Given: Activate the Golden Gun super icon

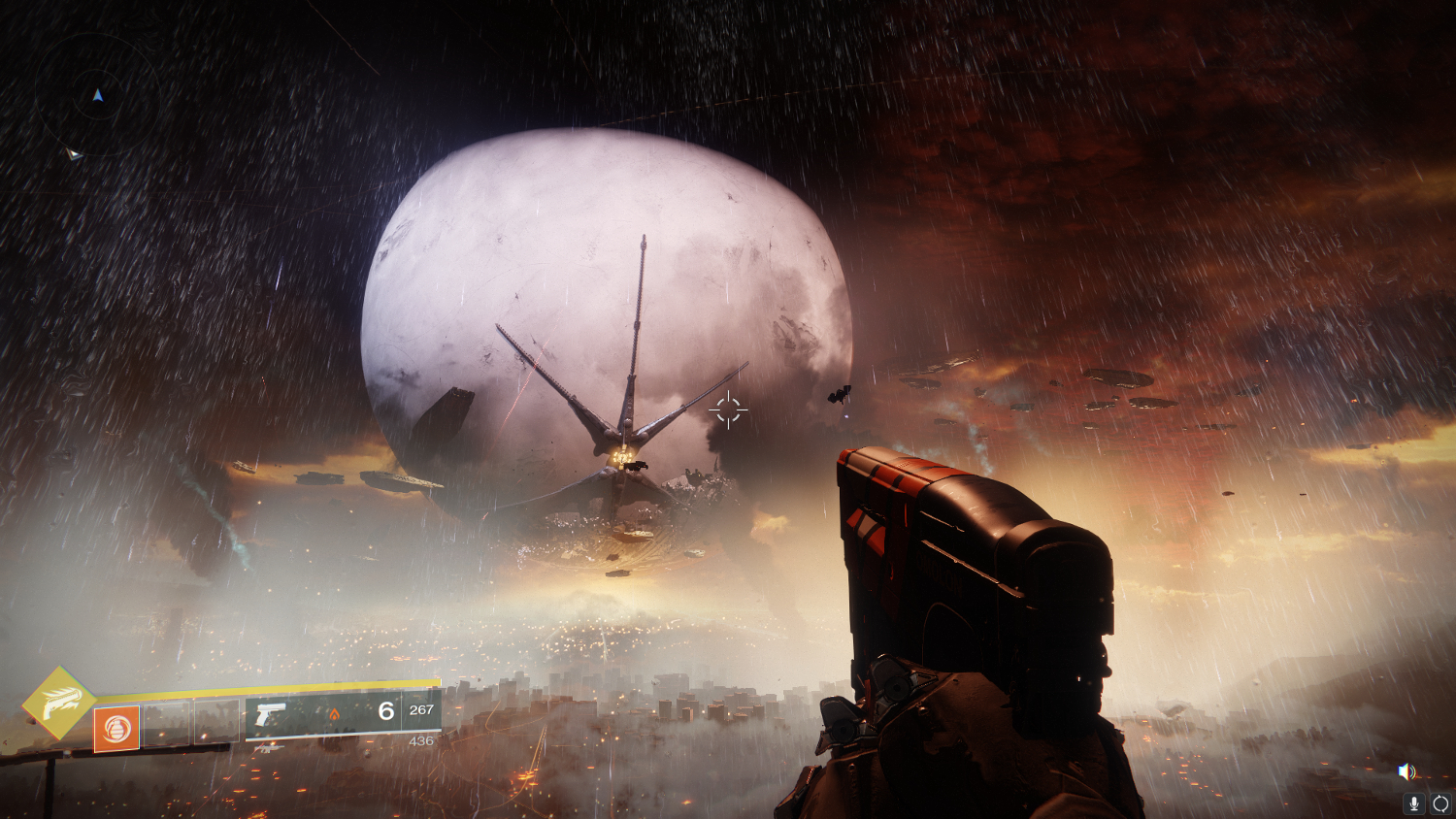Looking at the screenshot, I should coord(58,703).
